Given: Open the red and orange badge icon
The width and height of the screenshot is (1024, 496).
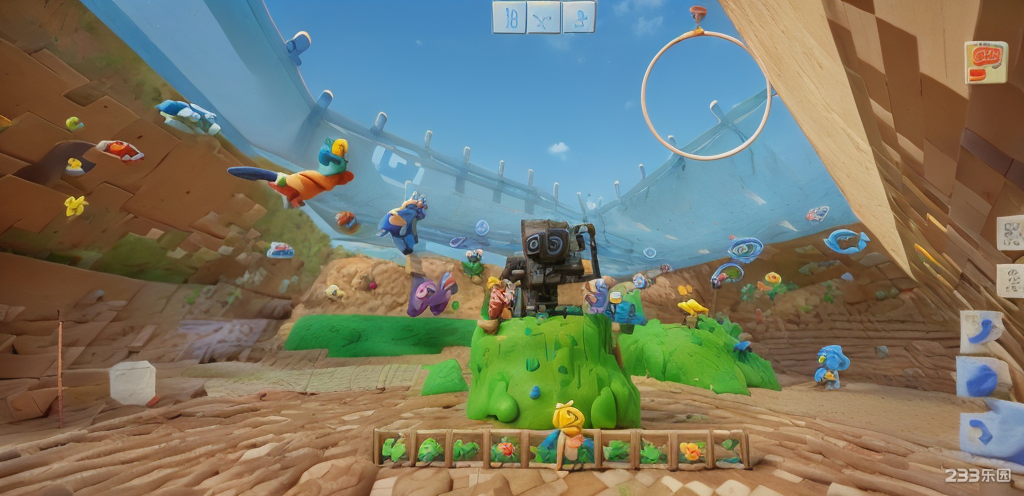Looking at the screenshot, I should 985,61.
